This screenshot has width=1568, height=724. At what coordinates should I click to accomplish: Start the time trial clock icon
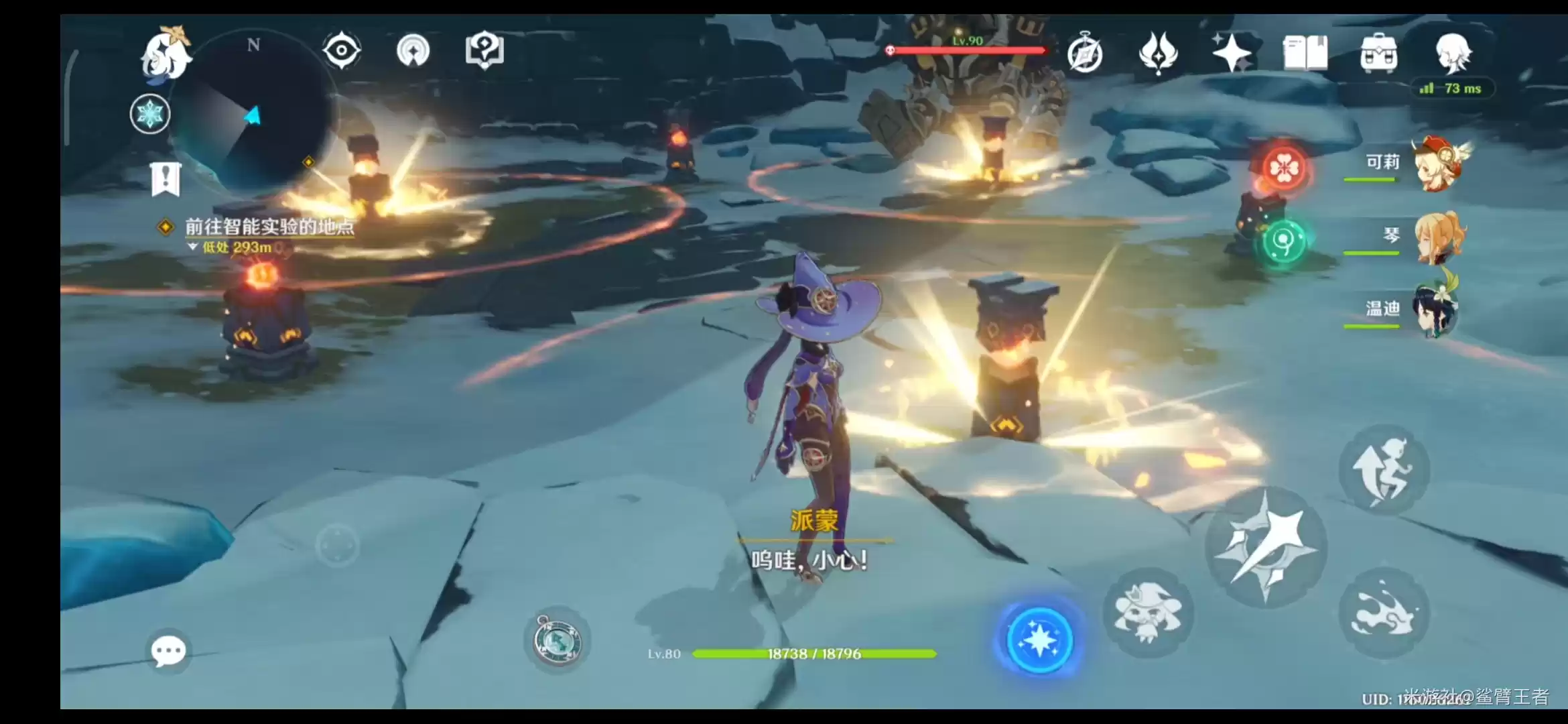pyautogui.click(x=1087, y=54)
